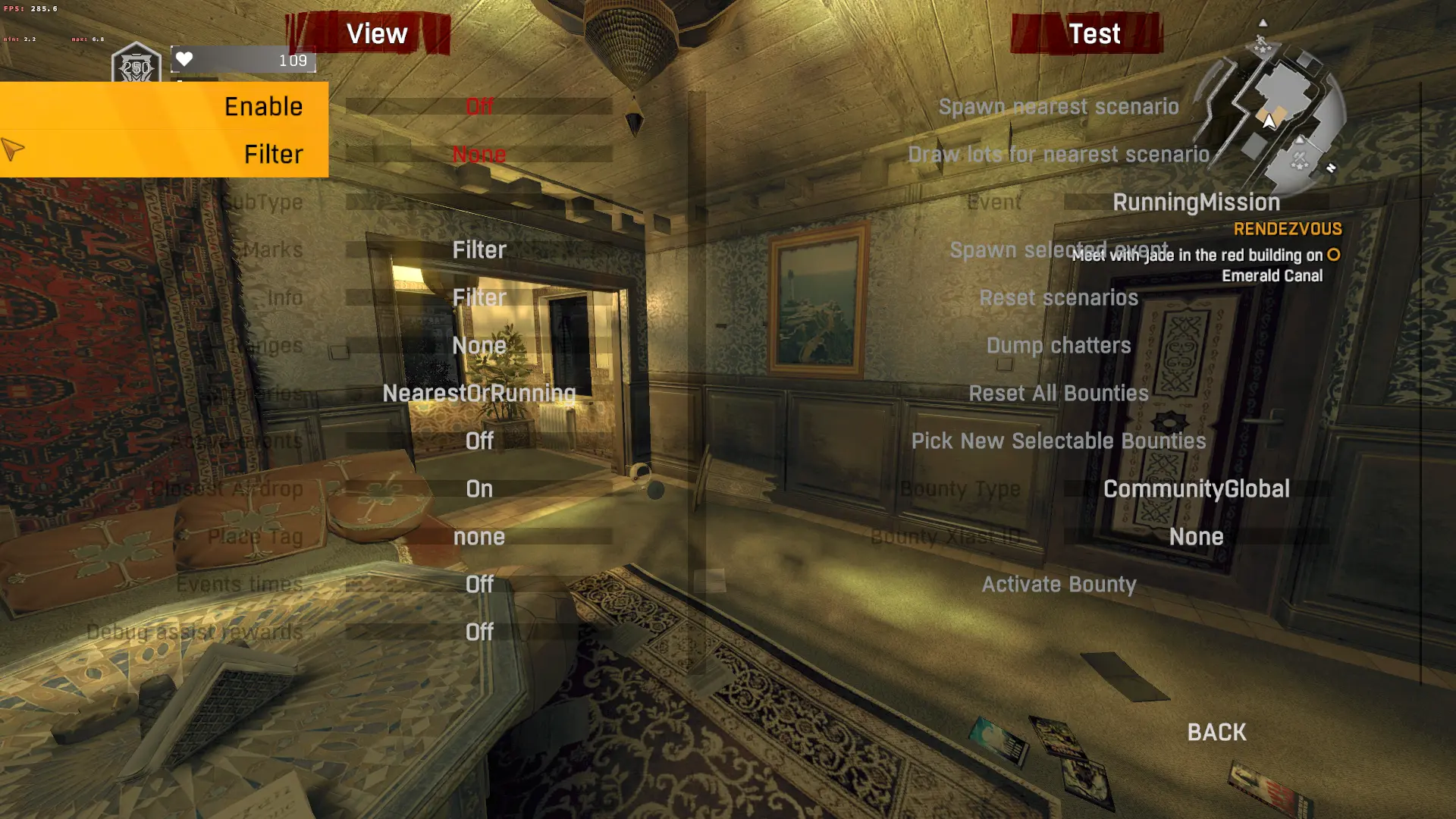Open the Bounty Type CommunityGlobal selector

[1196, 488]
